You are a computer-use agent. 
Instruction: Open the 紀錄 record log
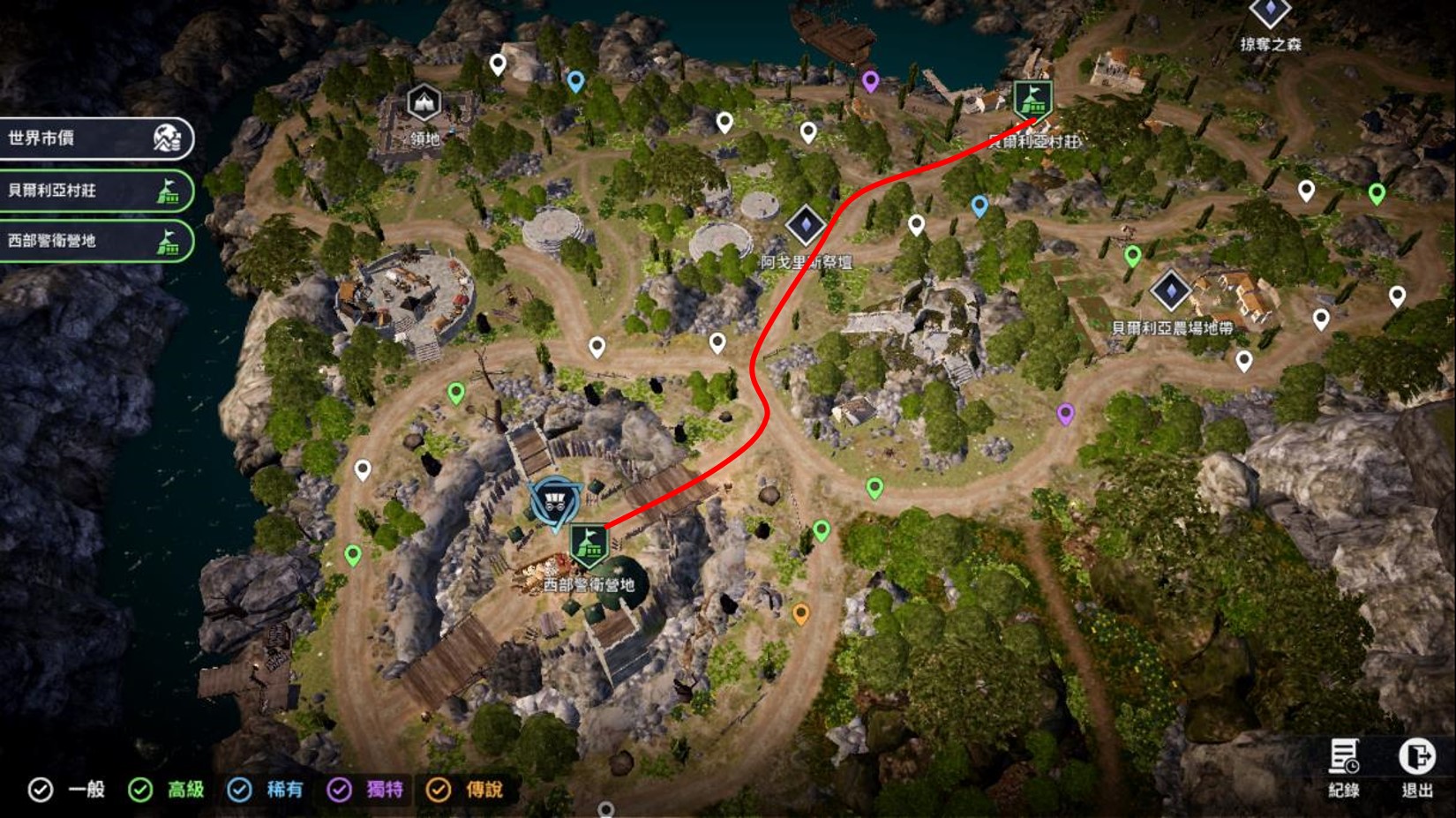click(x=1344, y=766)
